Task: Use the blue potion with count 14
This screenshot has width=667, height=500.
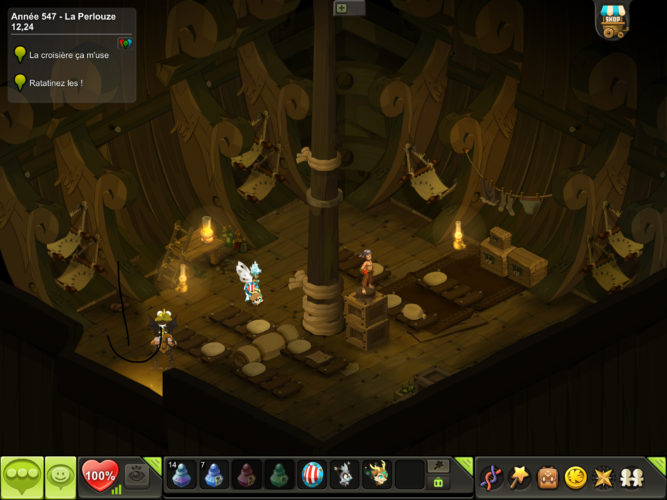Action: (182, 475)
